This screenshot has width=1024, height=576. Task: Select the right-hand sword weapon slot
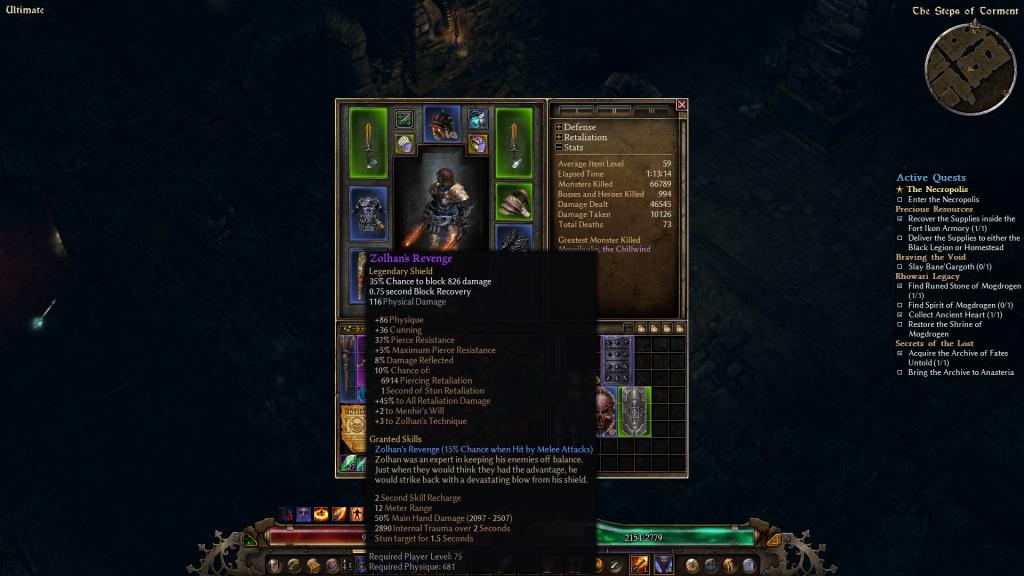pos(514,142)
